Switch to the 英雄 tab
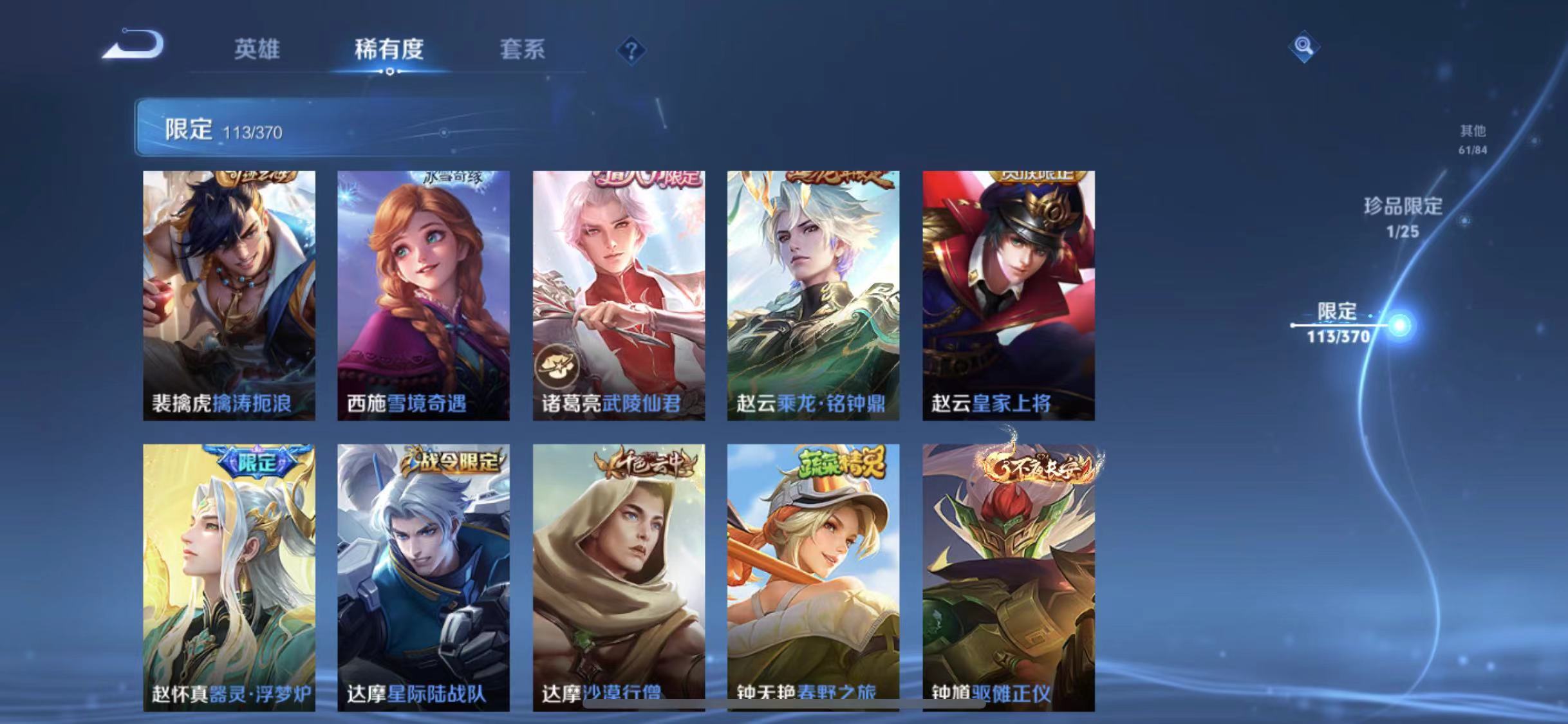This screenshot has width=1568, height=724. pos(256,50)
